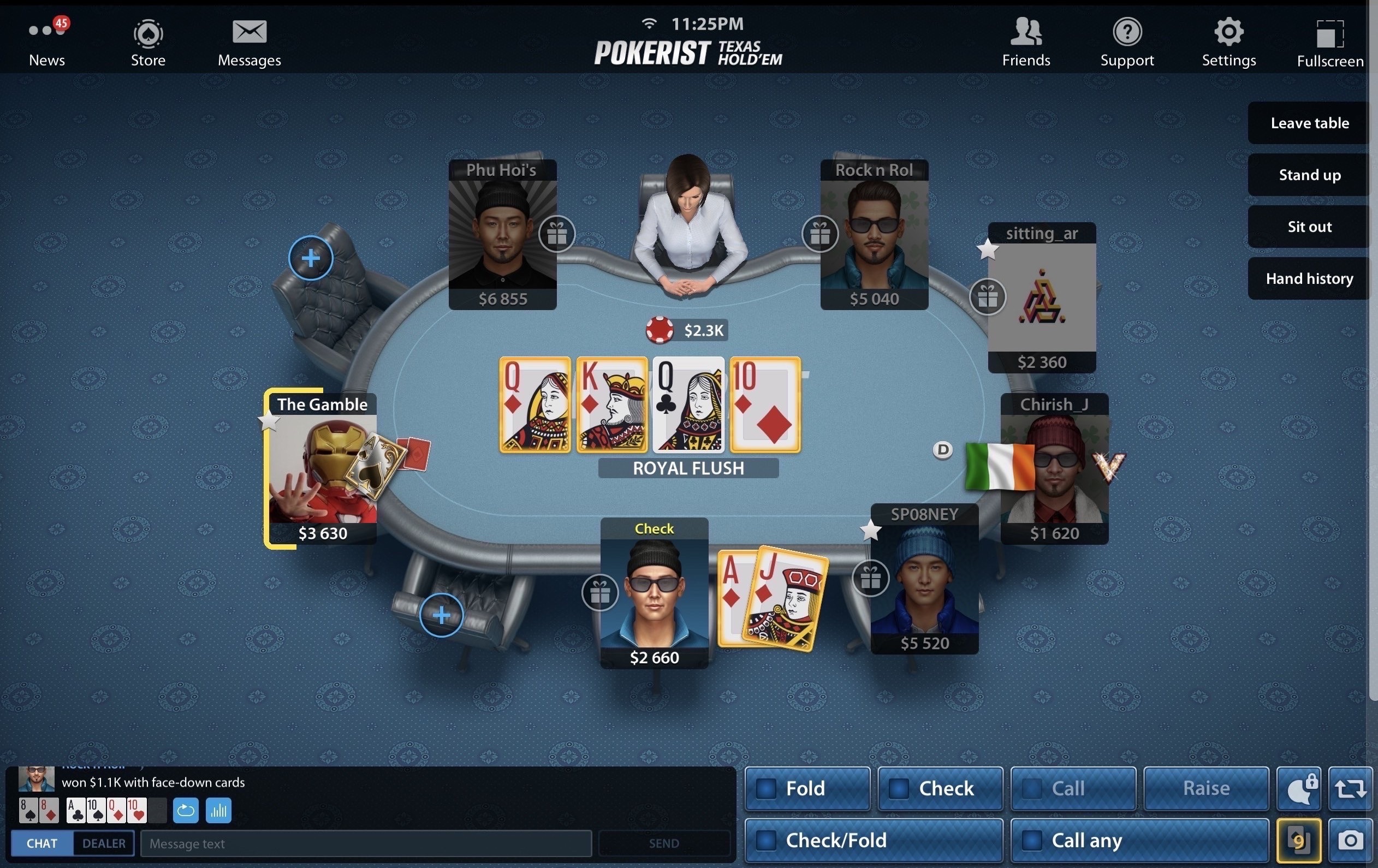Switch to the DEALER tab
1378x868 pixels.
click(104, 843)
